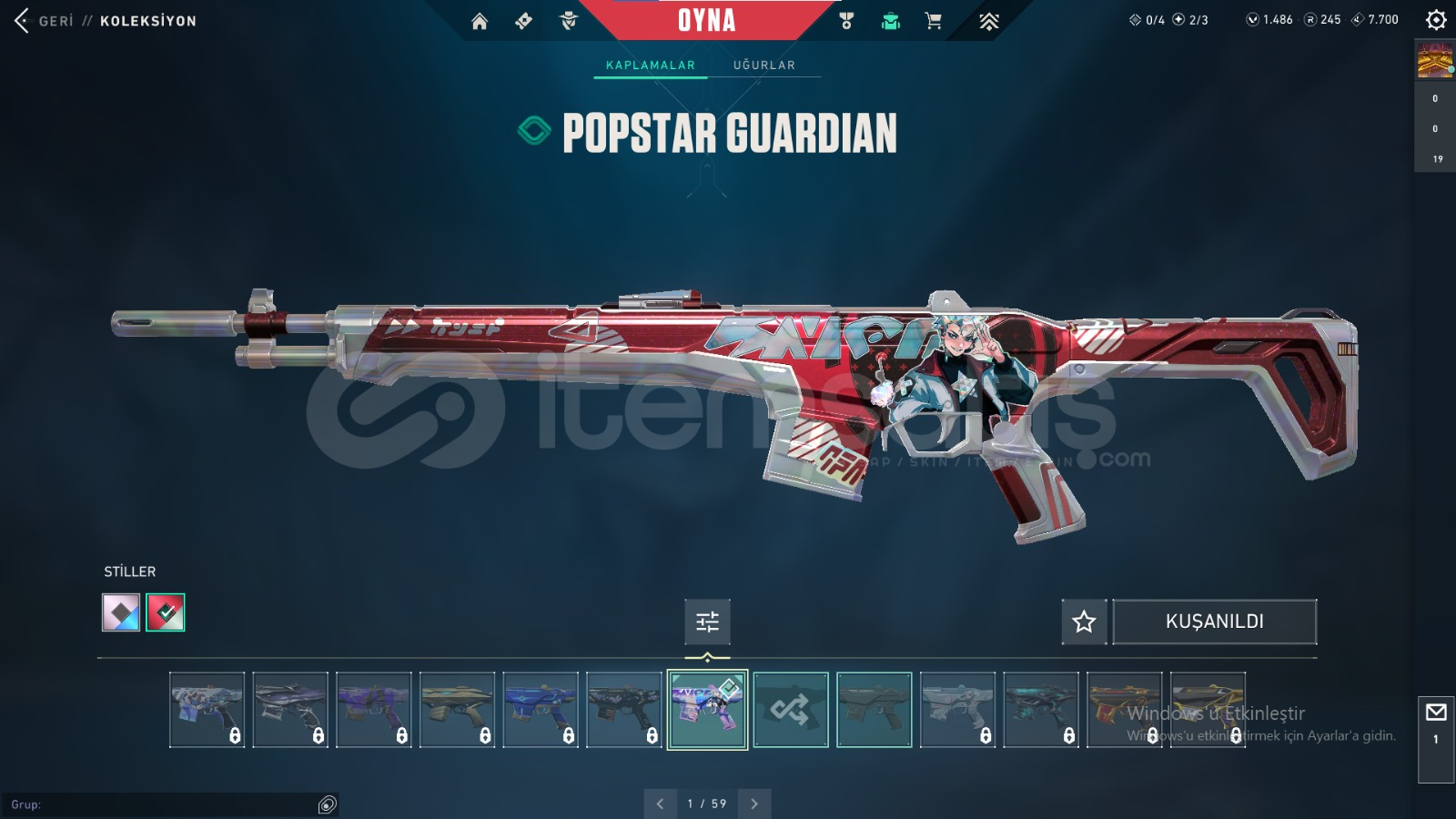
Task: Choose the random skin shuffle tile
Action: point(791,710)
